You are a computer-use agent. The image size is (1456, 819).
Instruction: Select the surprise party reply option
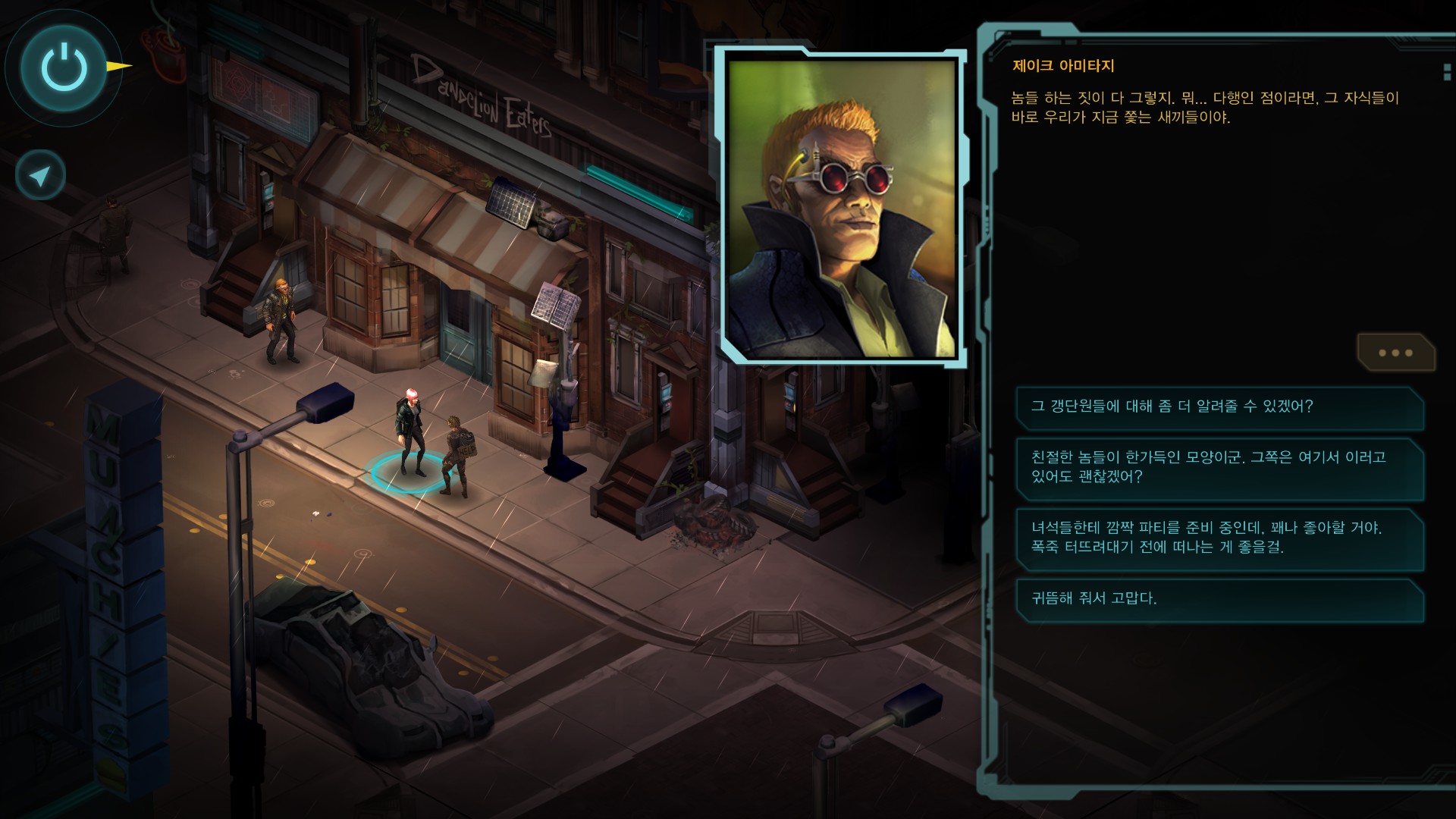(1219, 538)
